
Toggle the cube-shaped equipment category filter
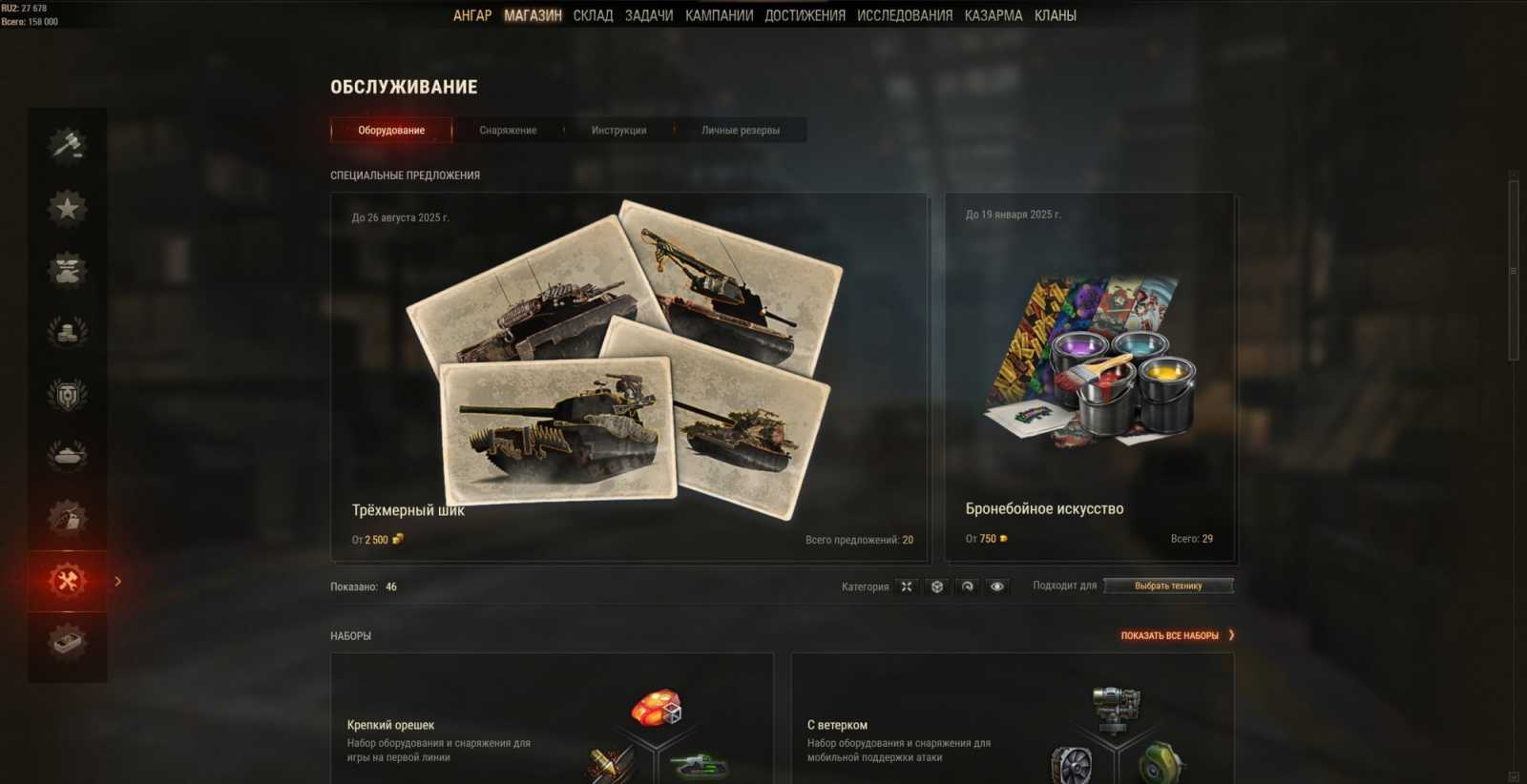936,586
